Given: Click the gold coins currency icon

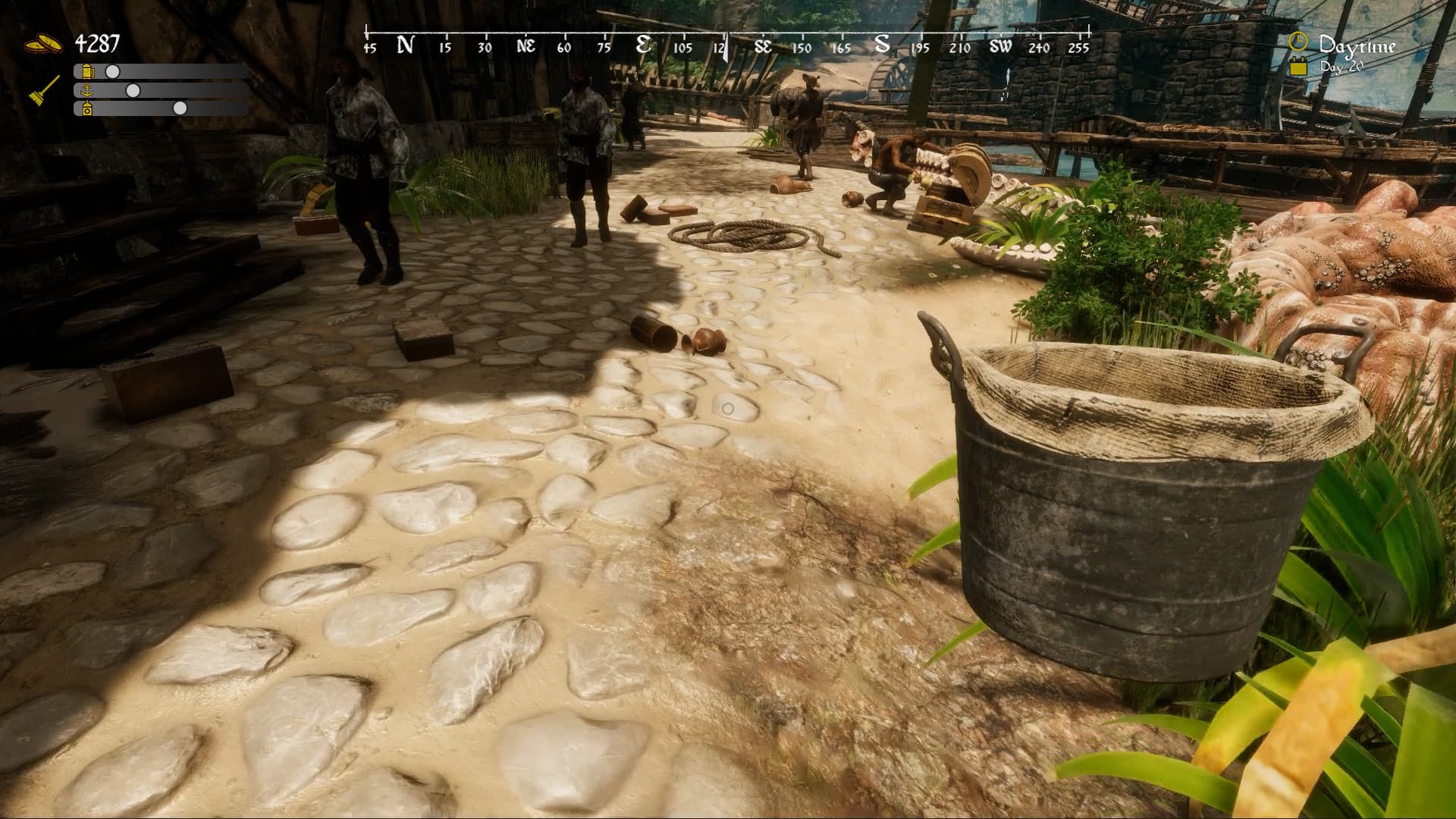Looking at the screenshot, I should [44, 43].
